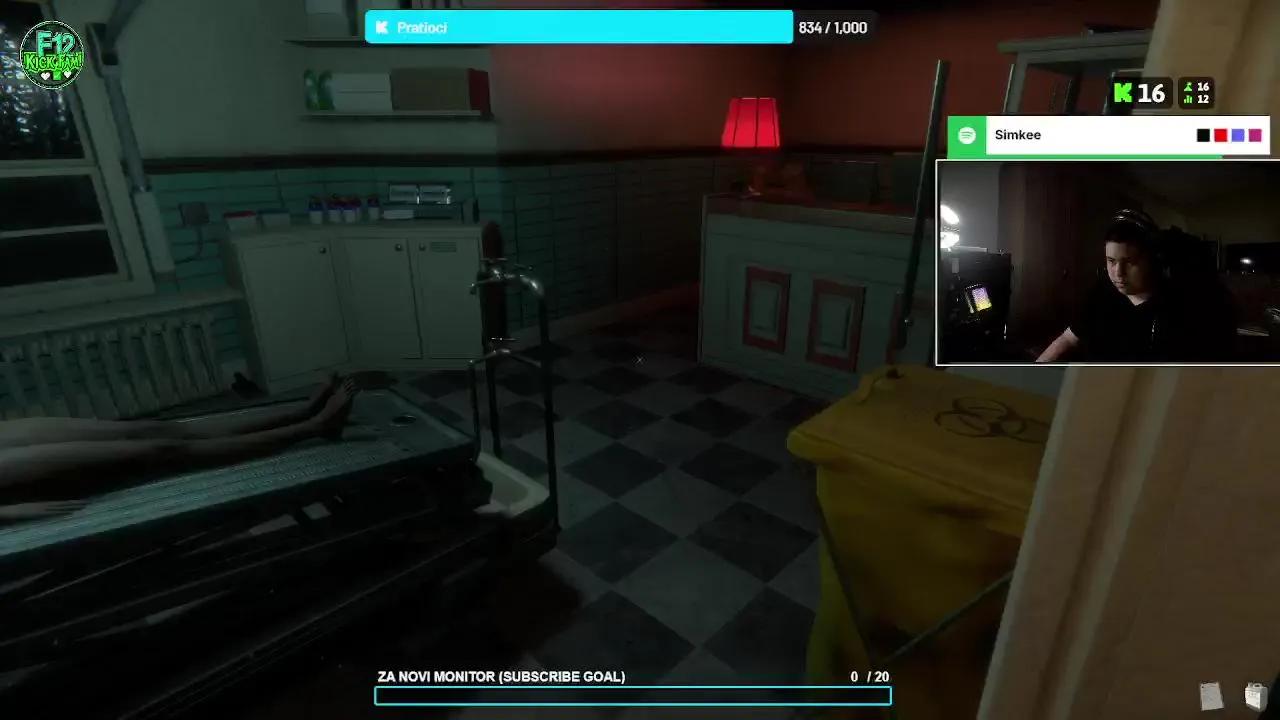Viewport: 1280px width, 720px height.
Task: Pick the black color swatch
Action: pos(1203,135)
